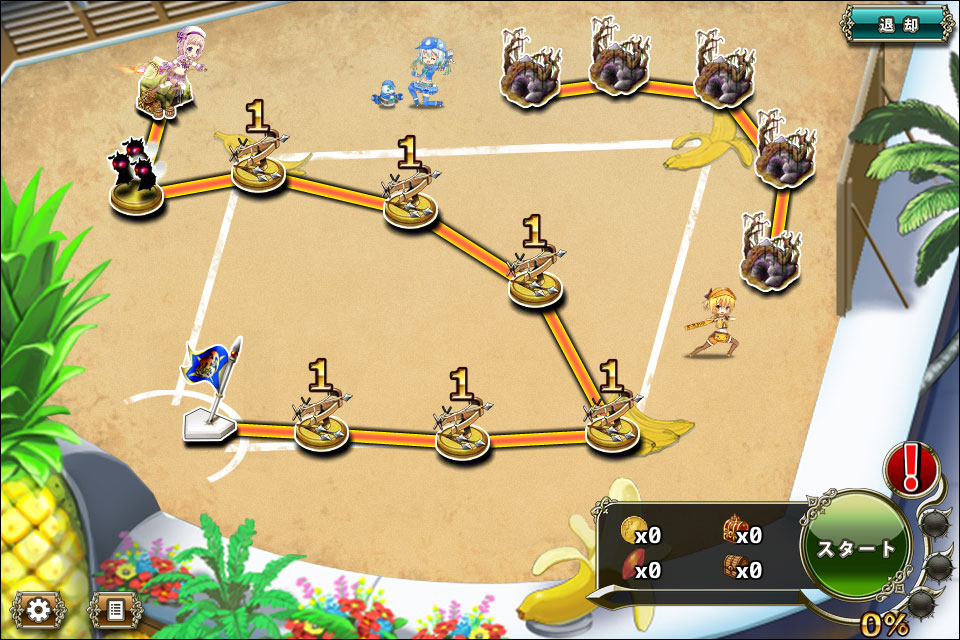
Task: Click the 退却 retreat button
Action: 896,23
